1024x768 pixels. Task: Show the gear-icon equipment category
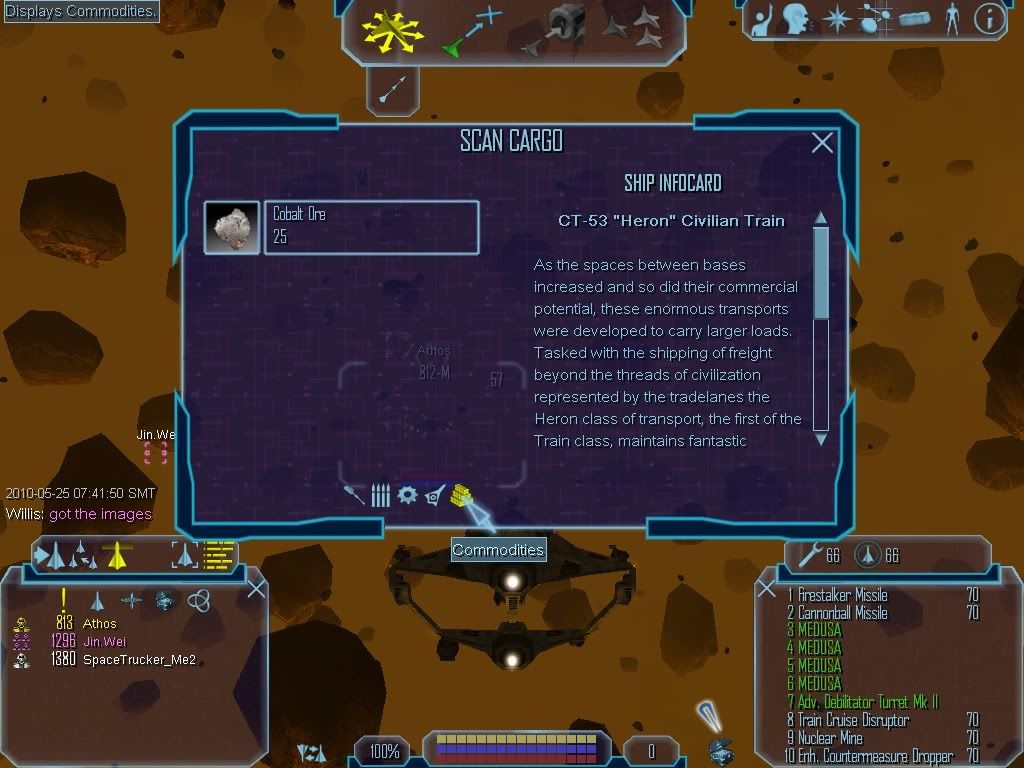407,495
